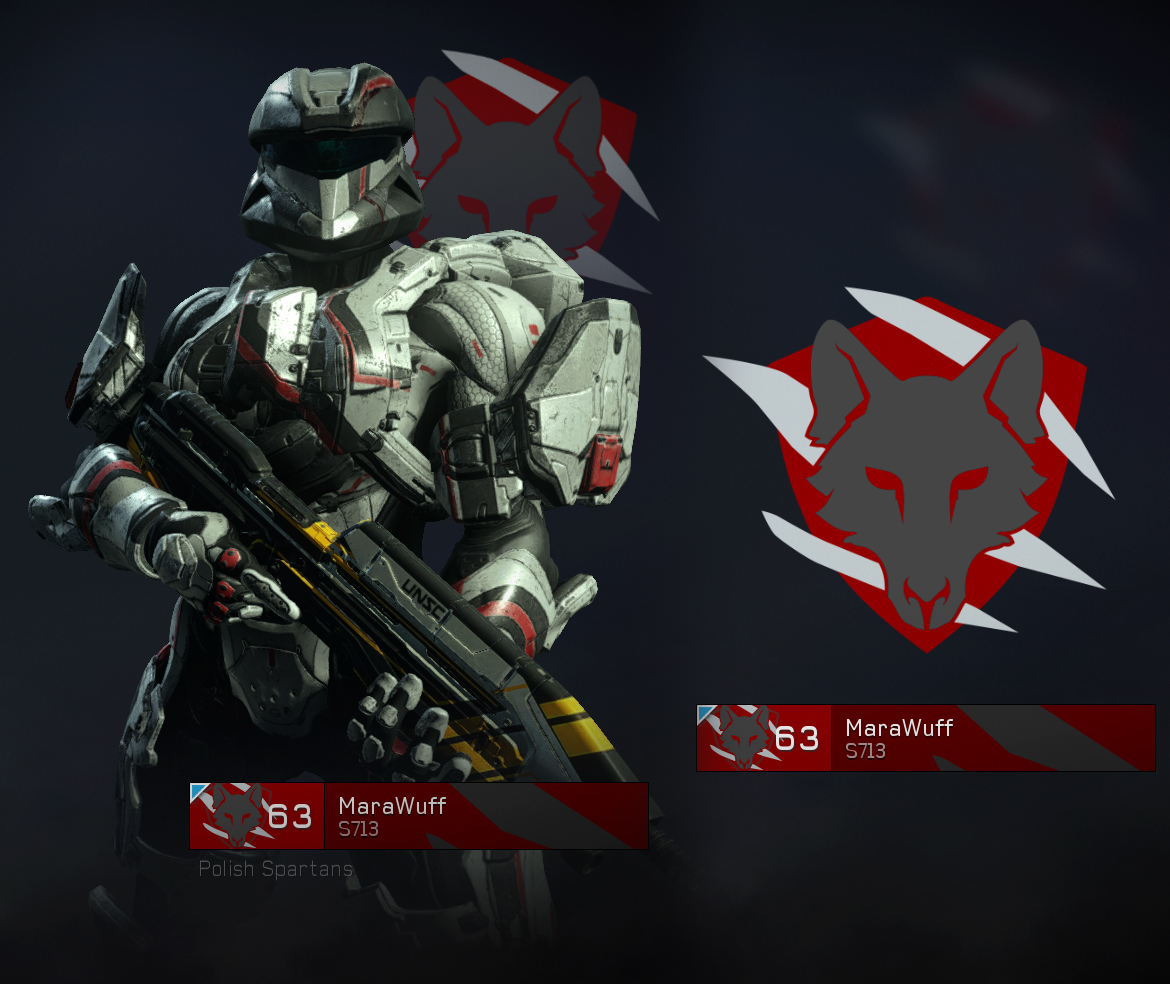Screen dimensions: 1170x984
Task: Open MaraWuff nameplate beneath the large wolf emblem
Action: (926, 738)
